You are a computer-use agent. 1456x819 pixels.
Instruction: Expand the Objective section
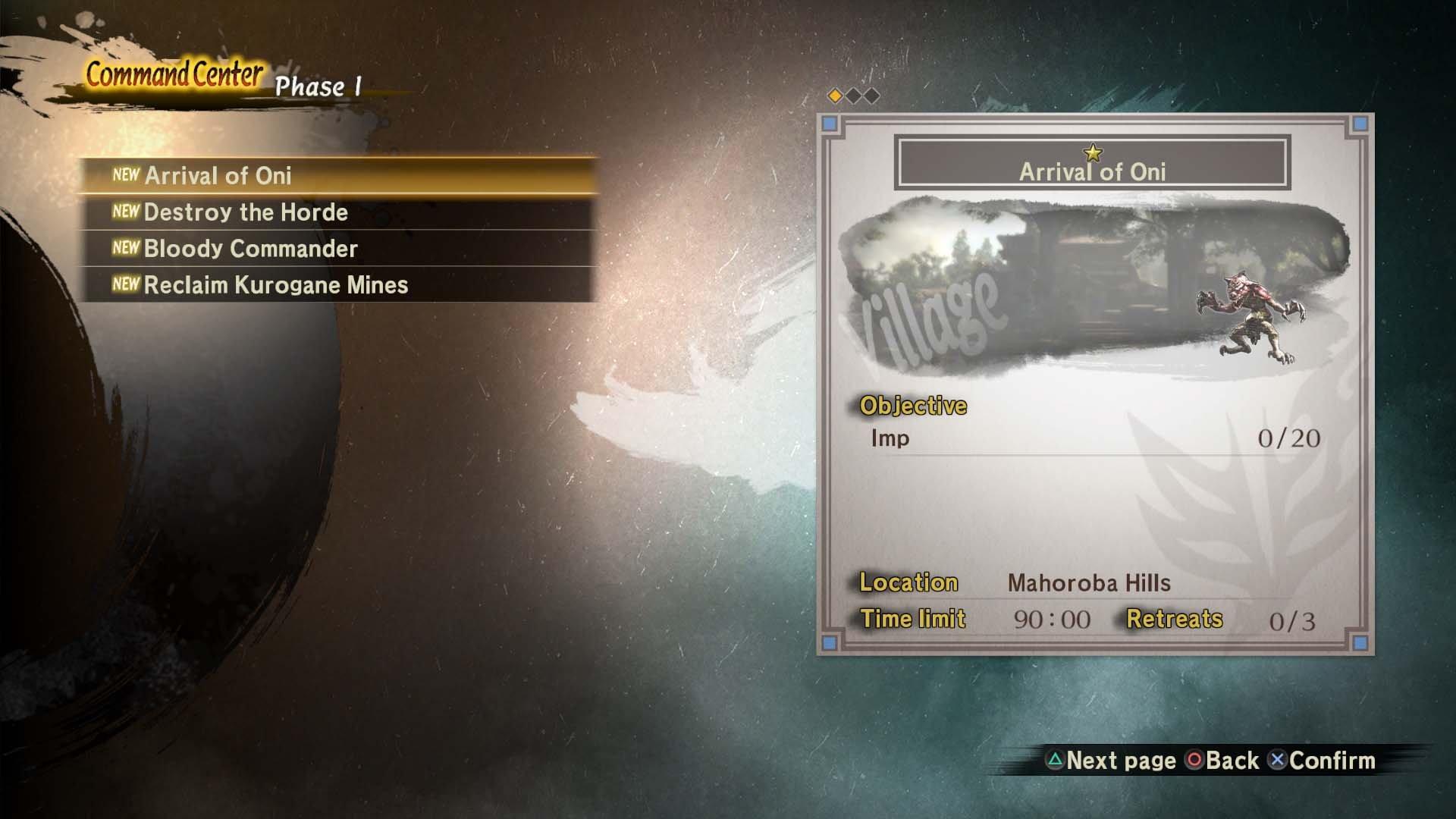pos(912,406)
